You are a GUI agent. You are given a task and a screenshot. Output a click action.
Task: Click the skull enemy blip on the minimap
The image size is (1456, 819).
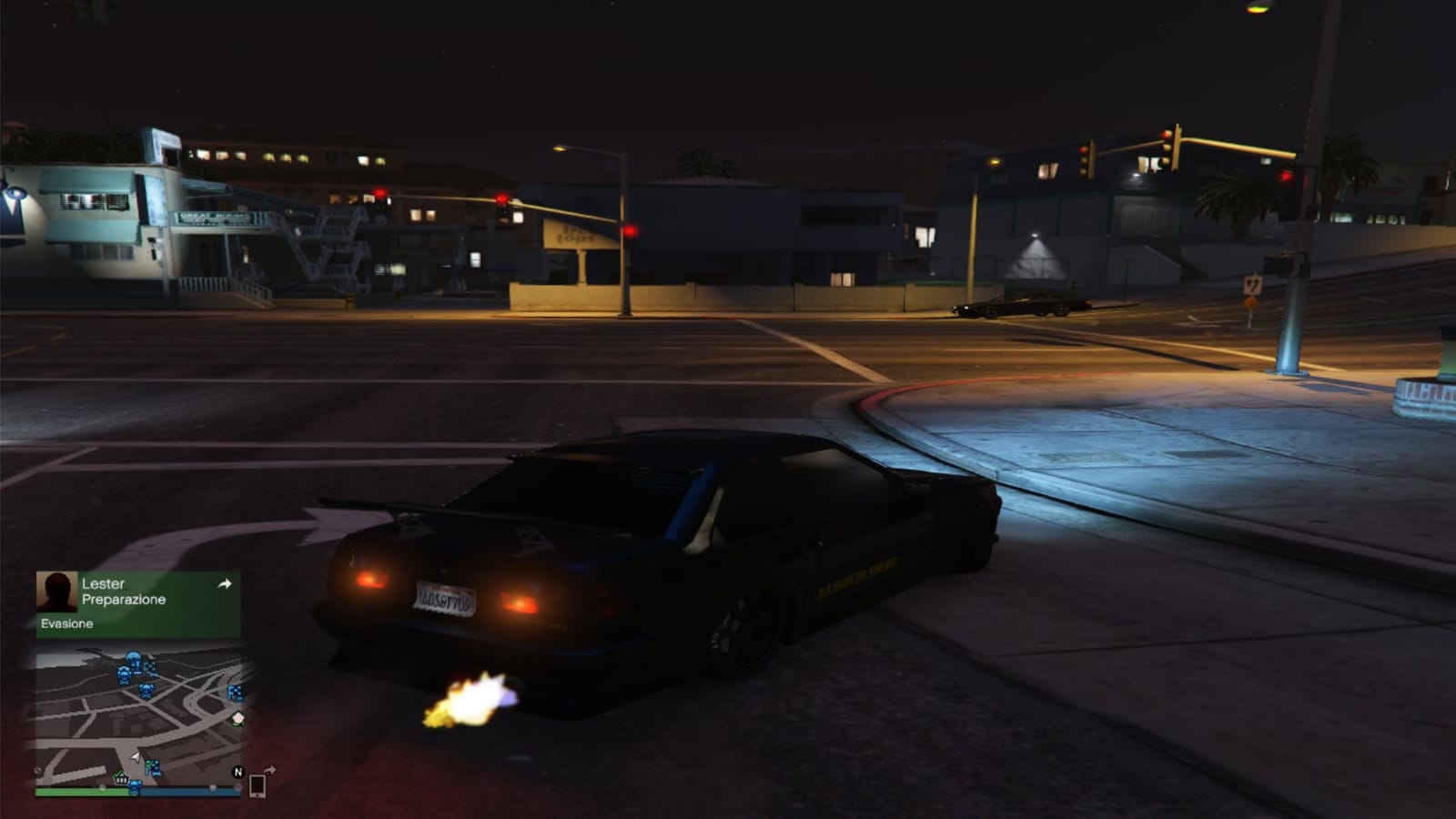pyautogui.click(x=123, y=675)
